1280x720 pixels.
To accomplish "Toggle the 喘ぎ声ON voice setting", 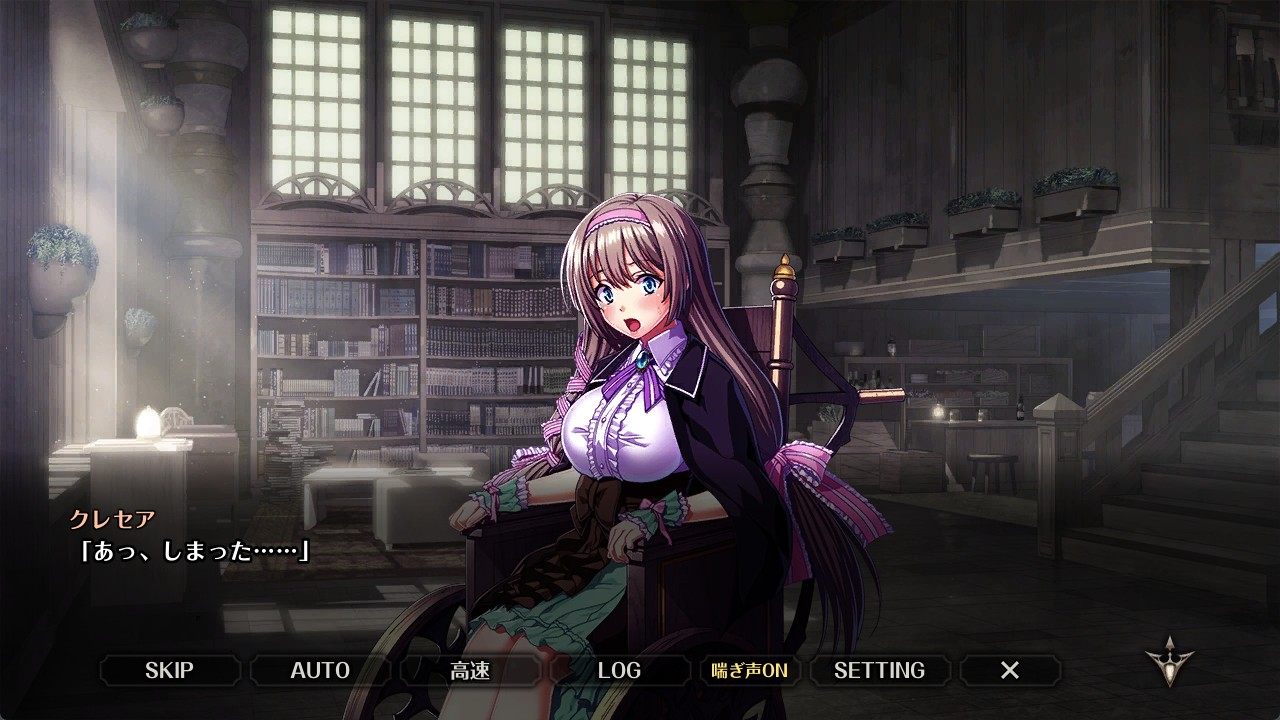I will (749, 670).
